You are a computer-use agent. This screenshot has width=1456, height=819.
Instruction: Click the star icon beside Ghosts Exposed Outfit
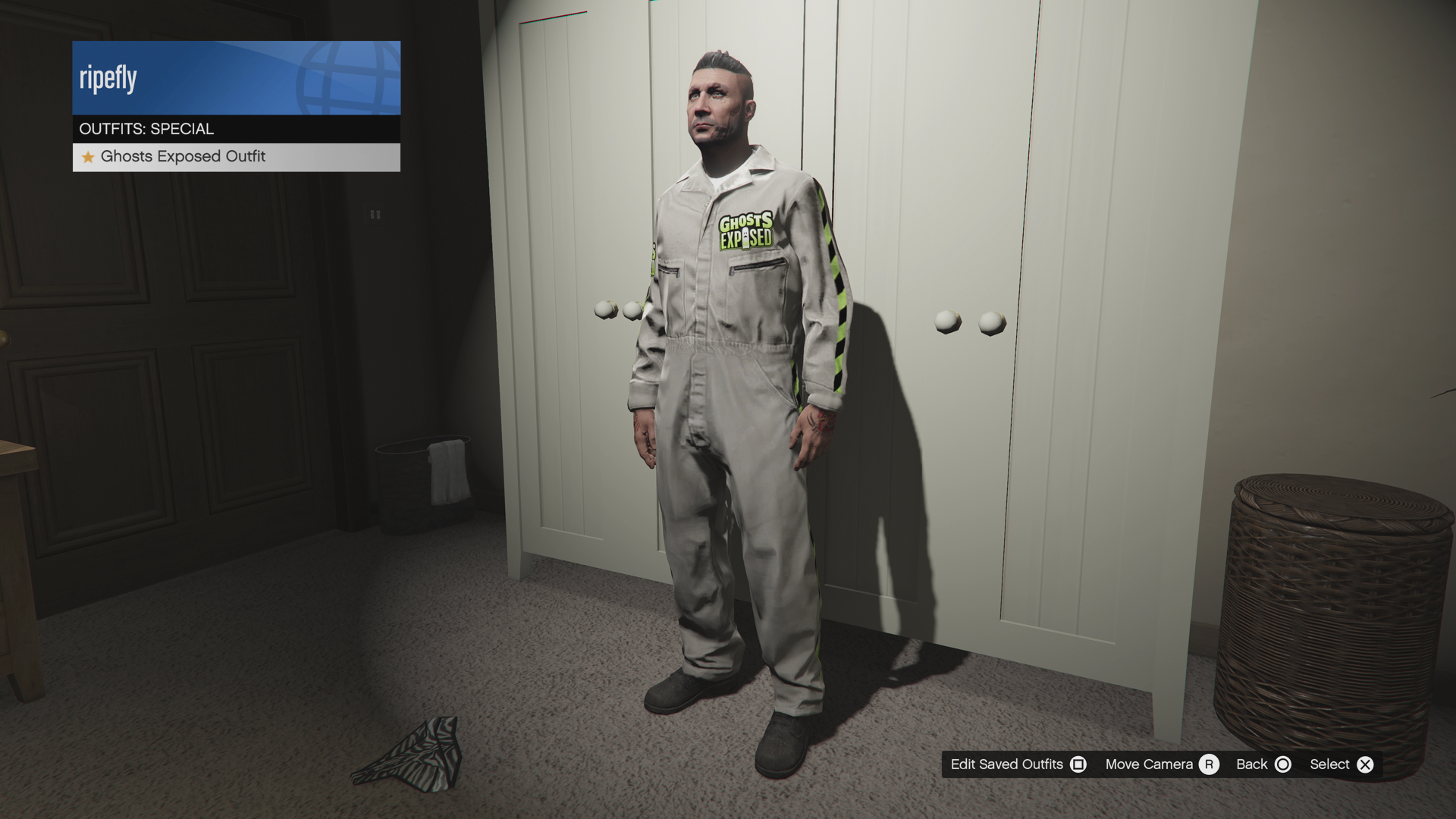pos(89,157)
